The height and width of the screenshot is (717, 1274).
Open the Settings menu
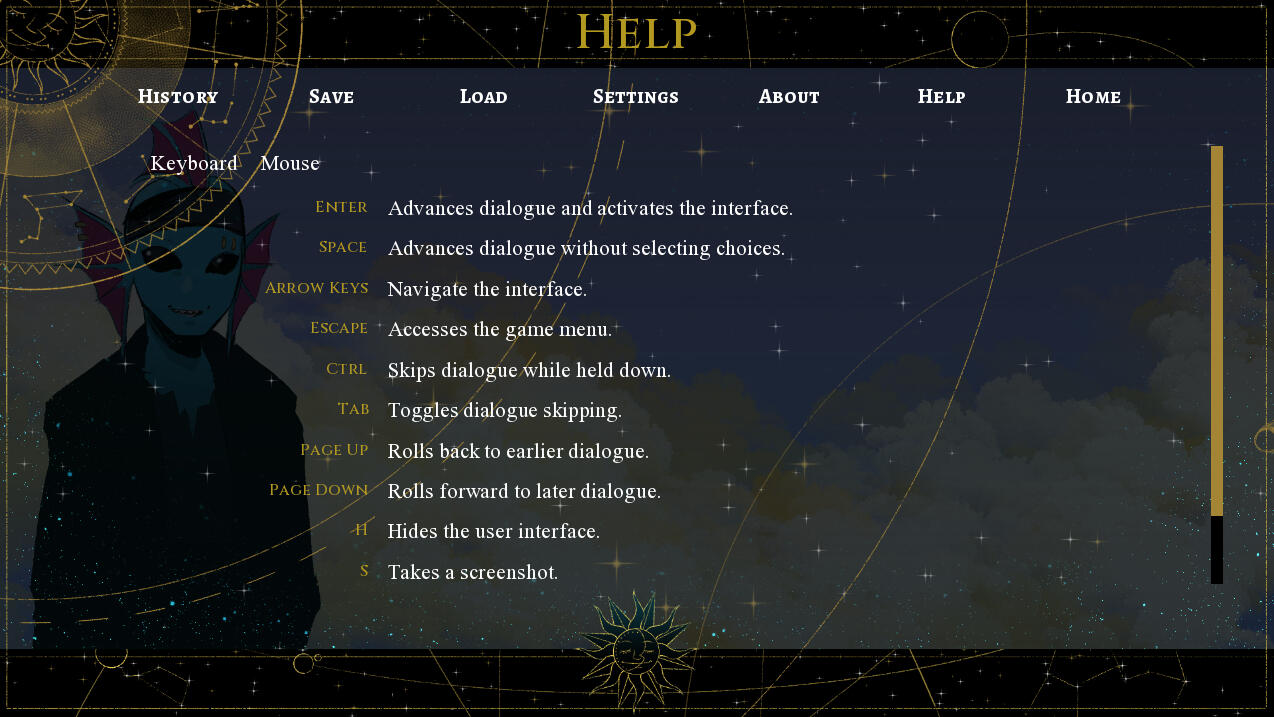(636, 97)
